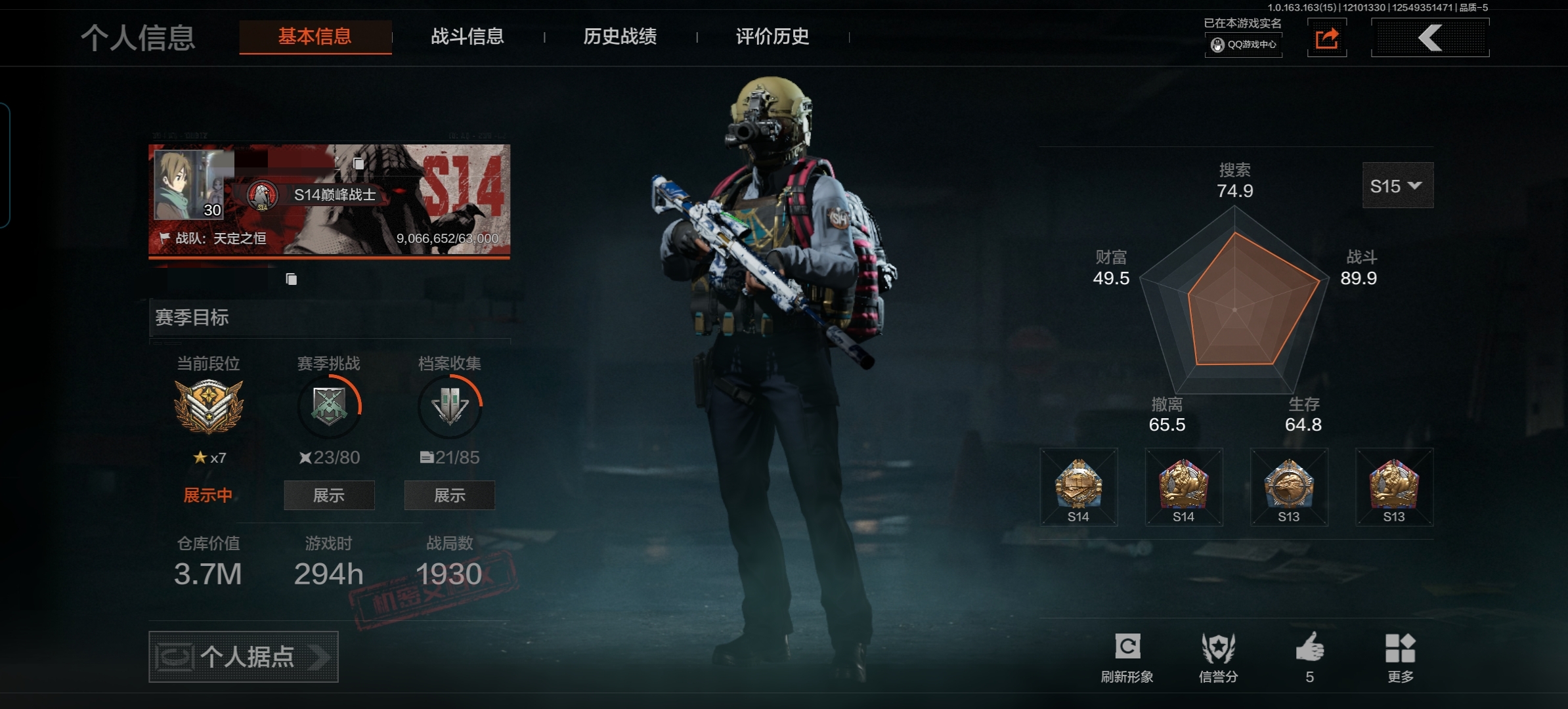Go back with the arrow button
The height and width of the screenshot is (709, 1568).
[1430, 38]
